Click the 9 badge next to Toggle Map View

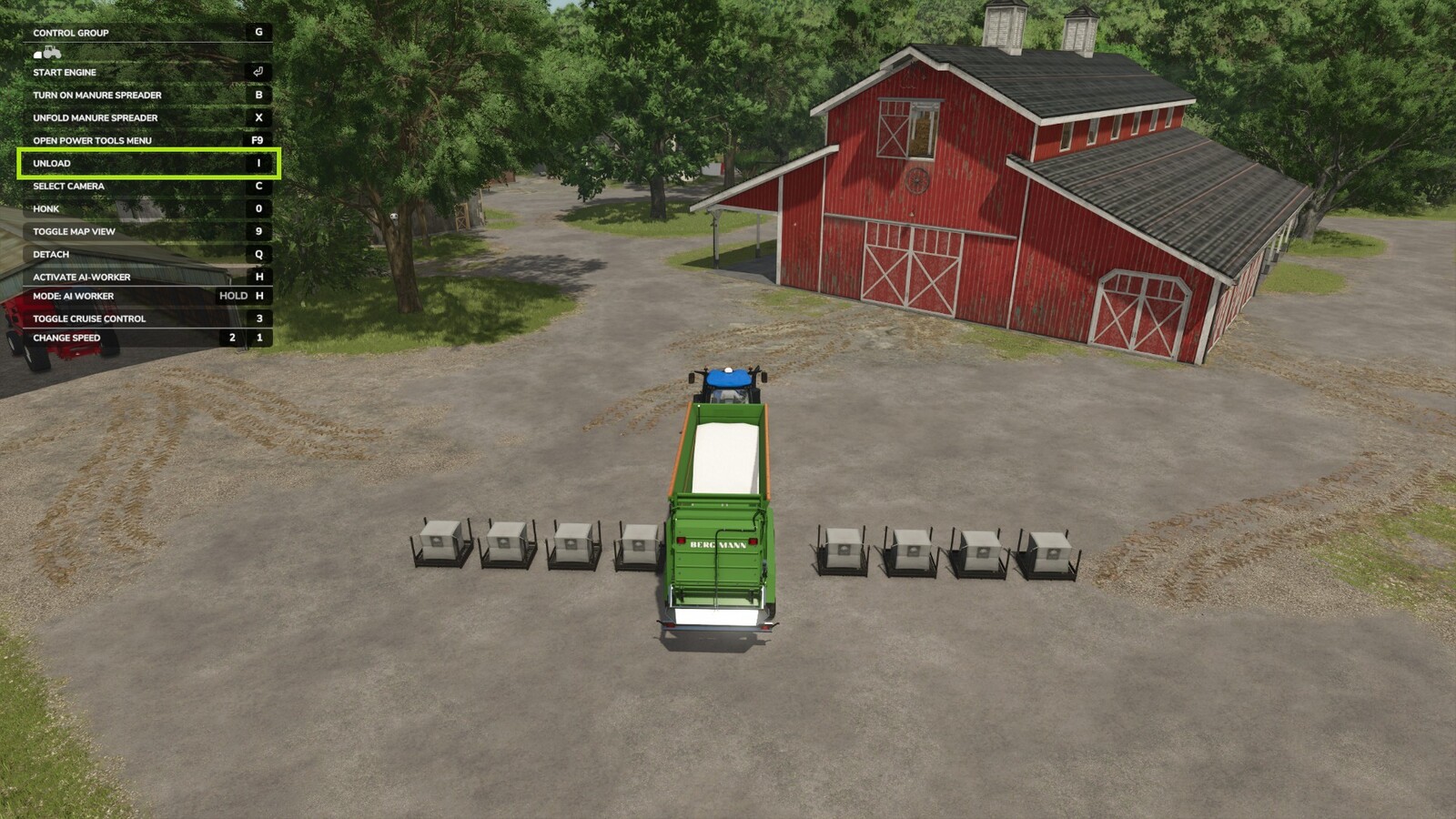coord(259,231)
